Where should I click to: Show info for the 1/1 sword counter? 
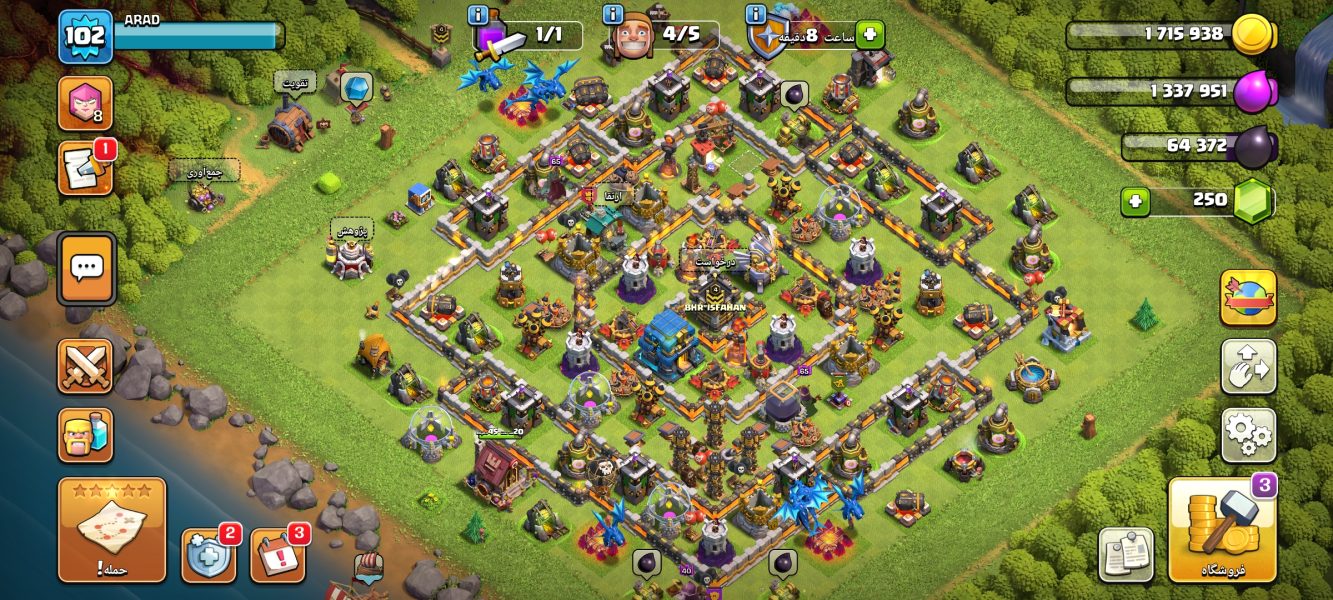(x=478, y=15)
